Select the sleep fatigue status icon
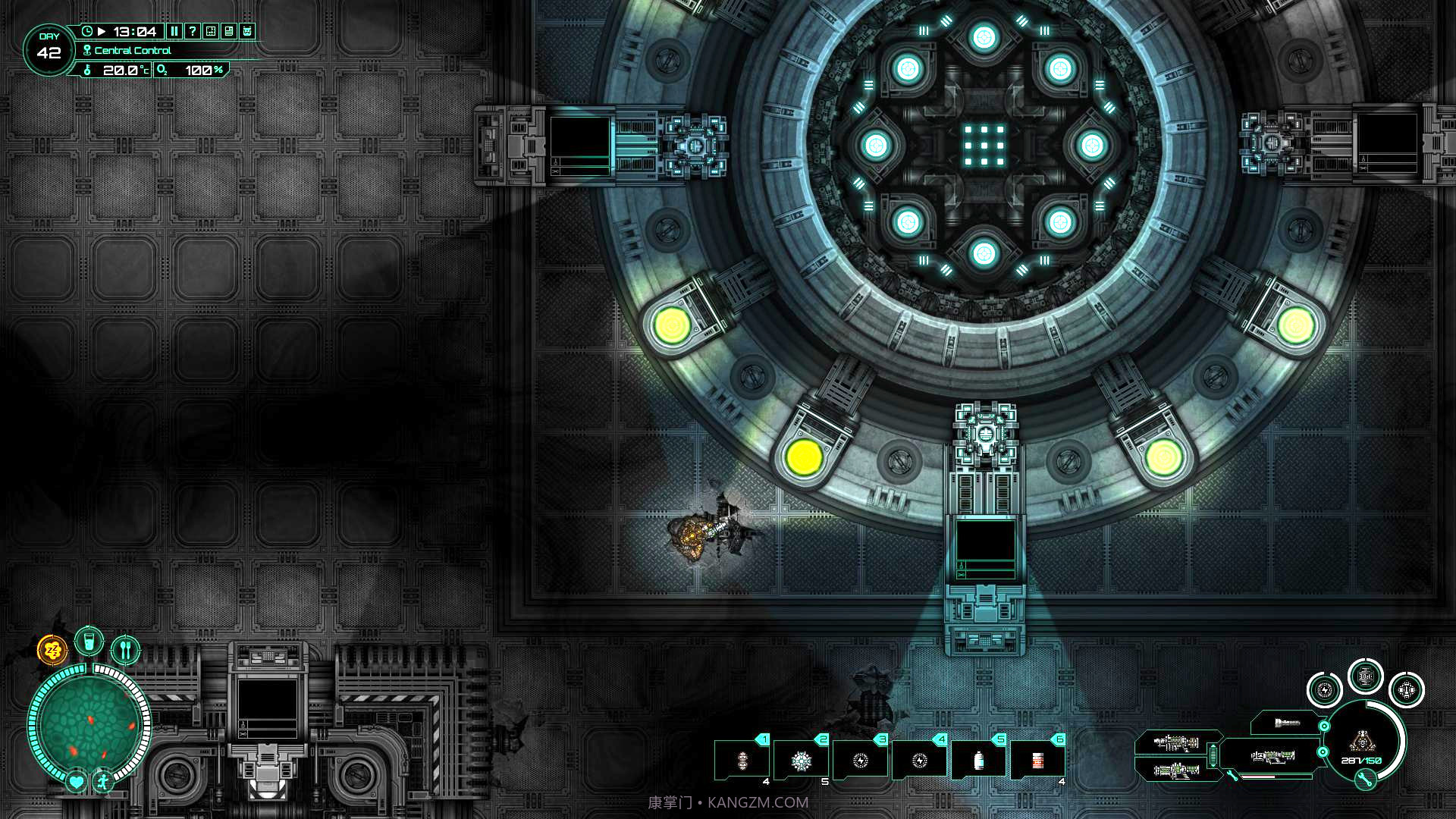Image resolution: width=1456 pixels, height=819 pixels. click(x=52, y=650)
